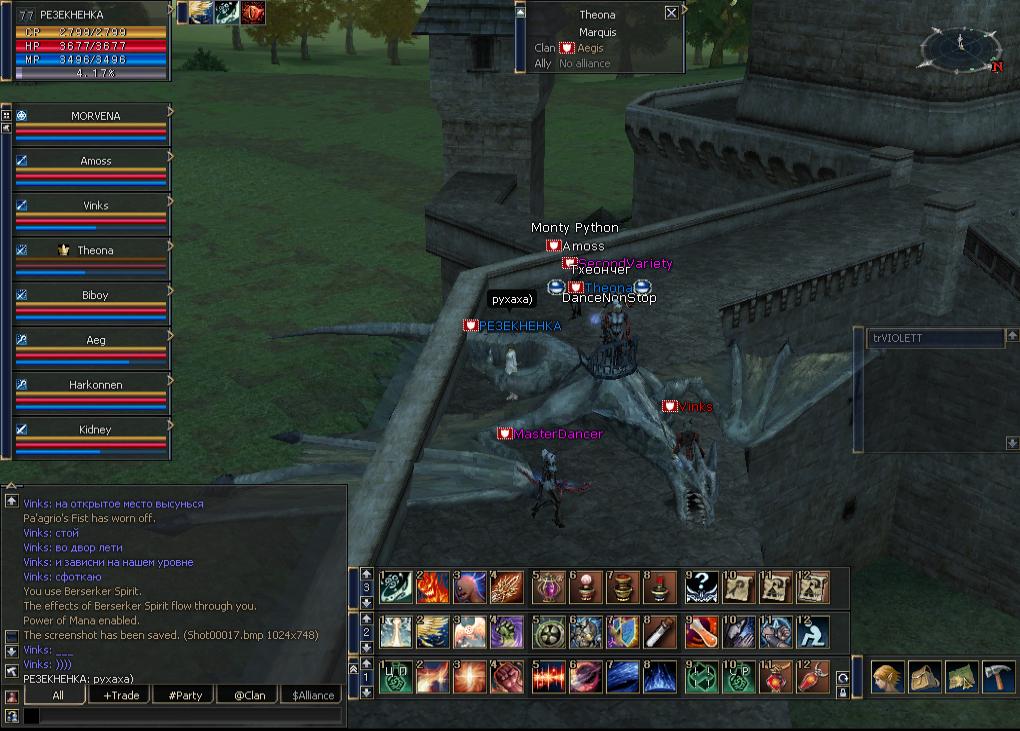Open the inventory bag icon
Viewport: 1020px width, 731px height.
(x=924, y=677)
